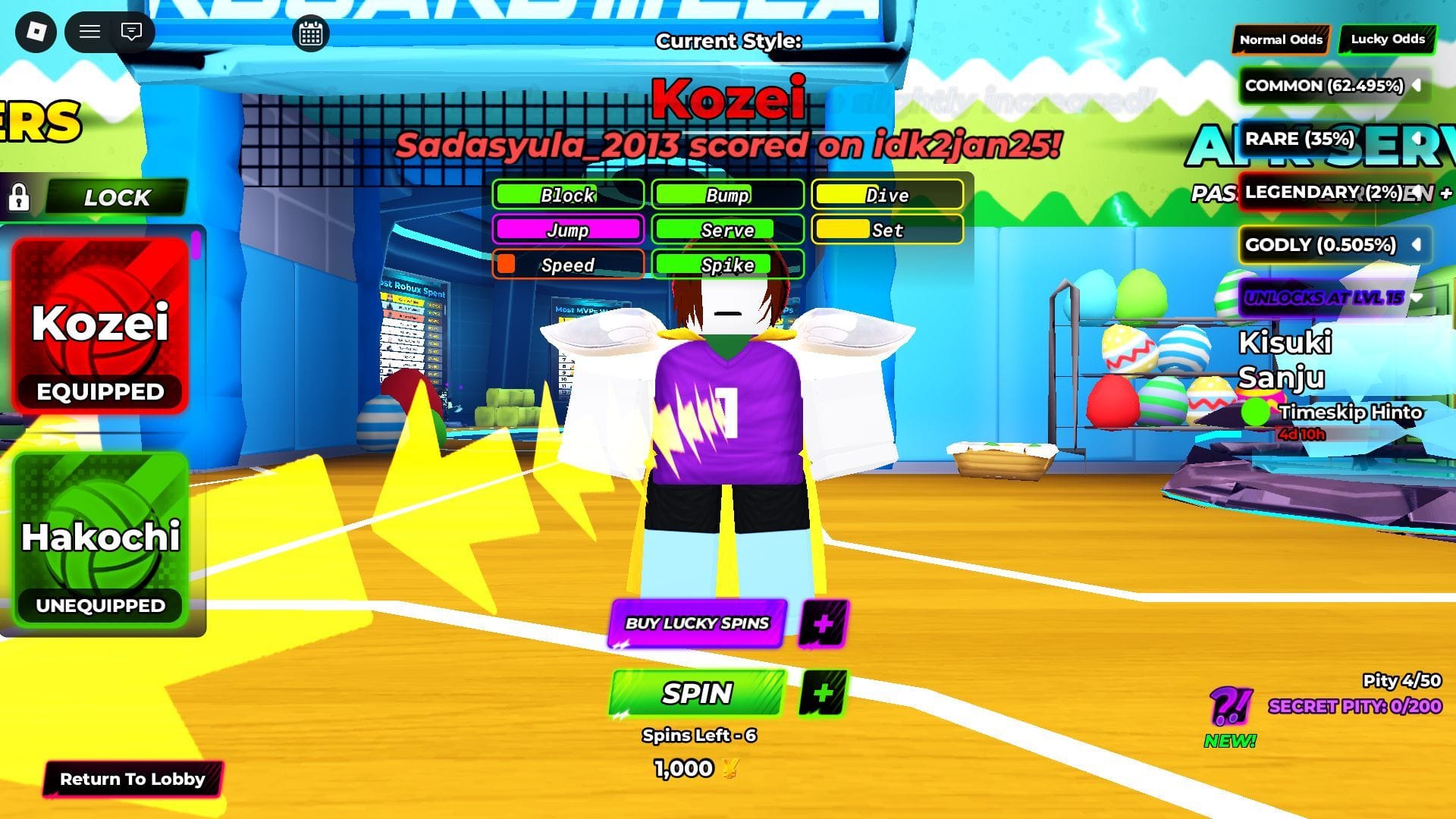Click the Speed stat progress bar

tap(567, 265)
